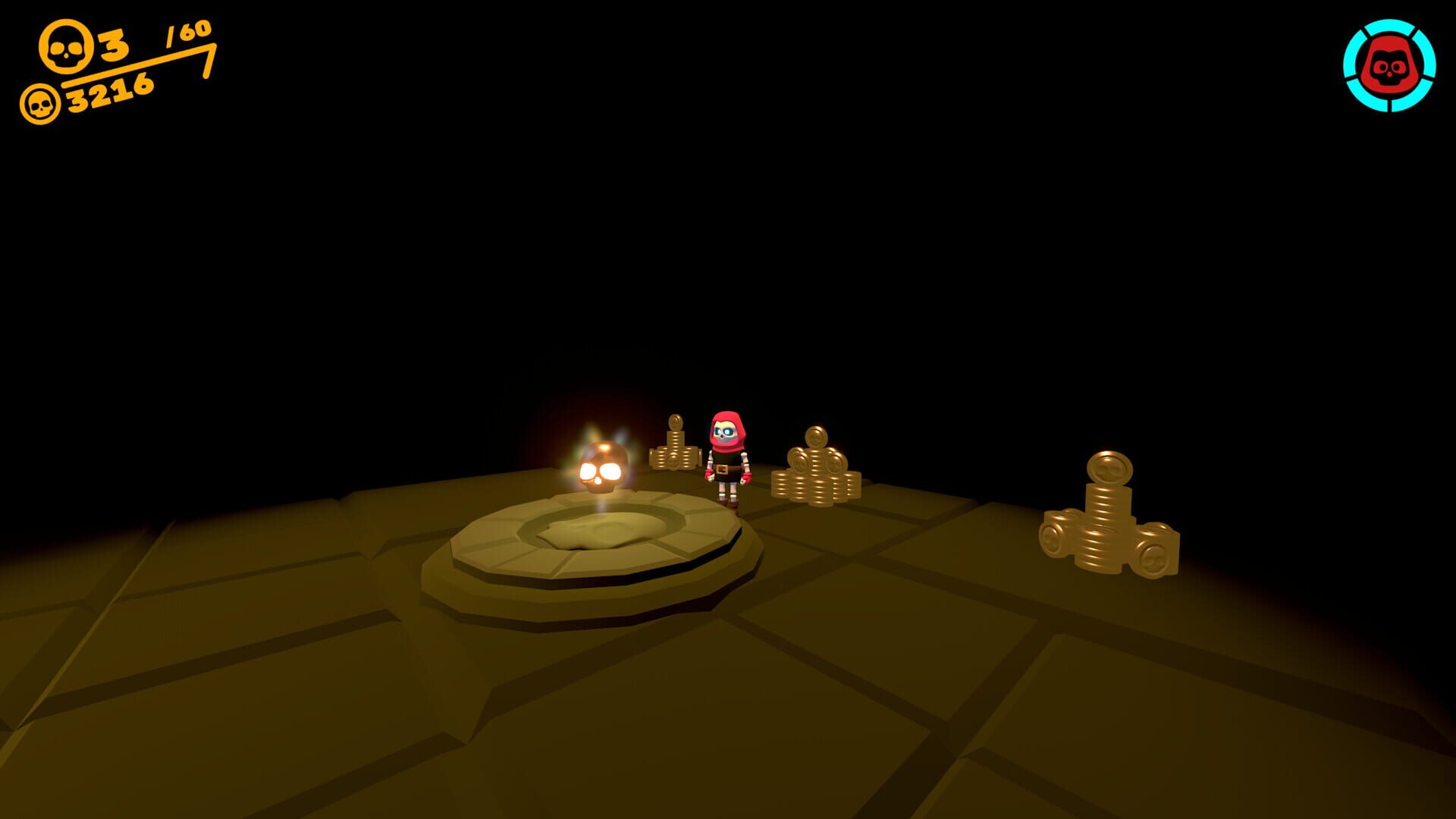1456x819 pixels.
Task: Expand the coin total 3216 readout
Action: pyautogui.click(x=106, y=93)
